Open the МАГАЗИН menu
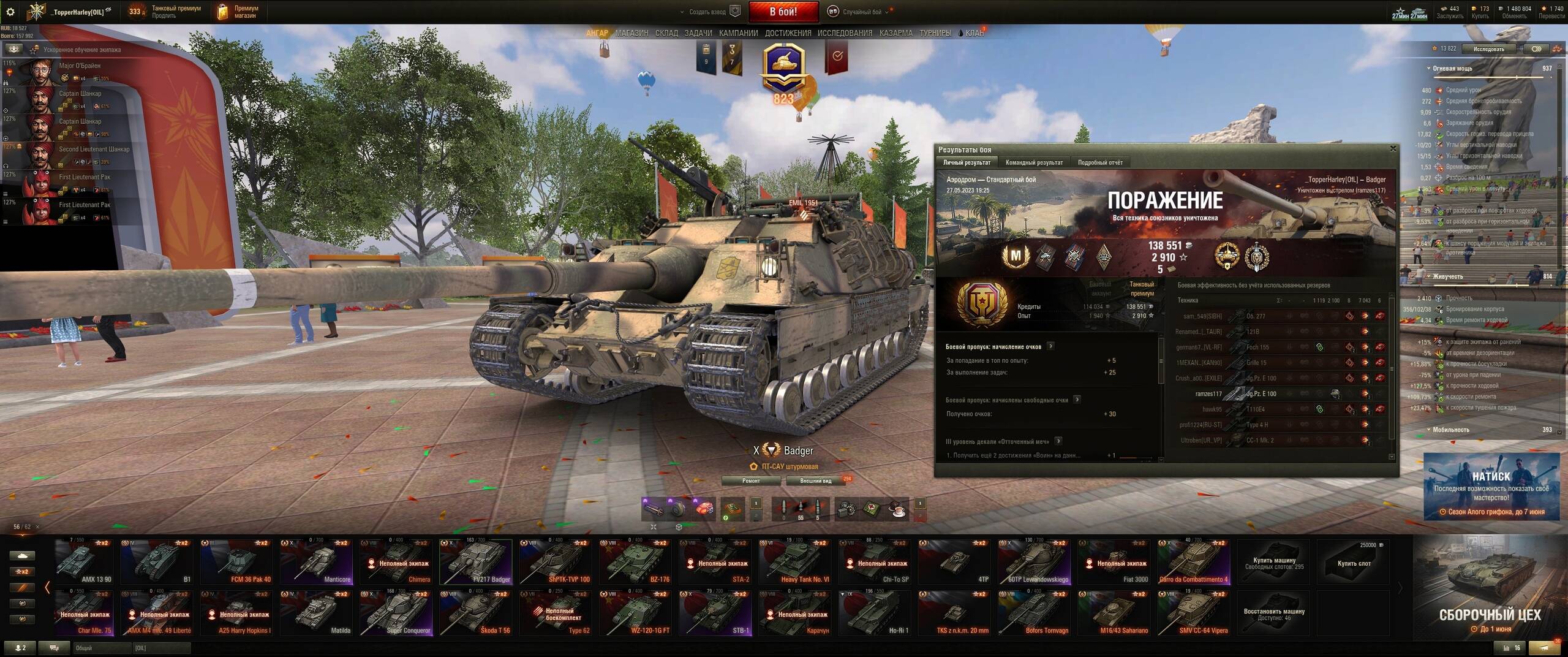The height and width of the screenshot is (657, 1568). [631, 33]
